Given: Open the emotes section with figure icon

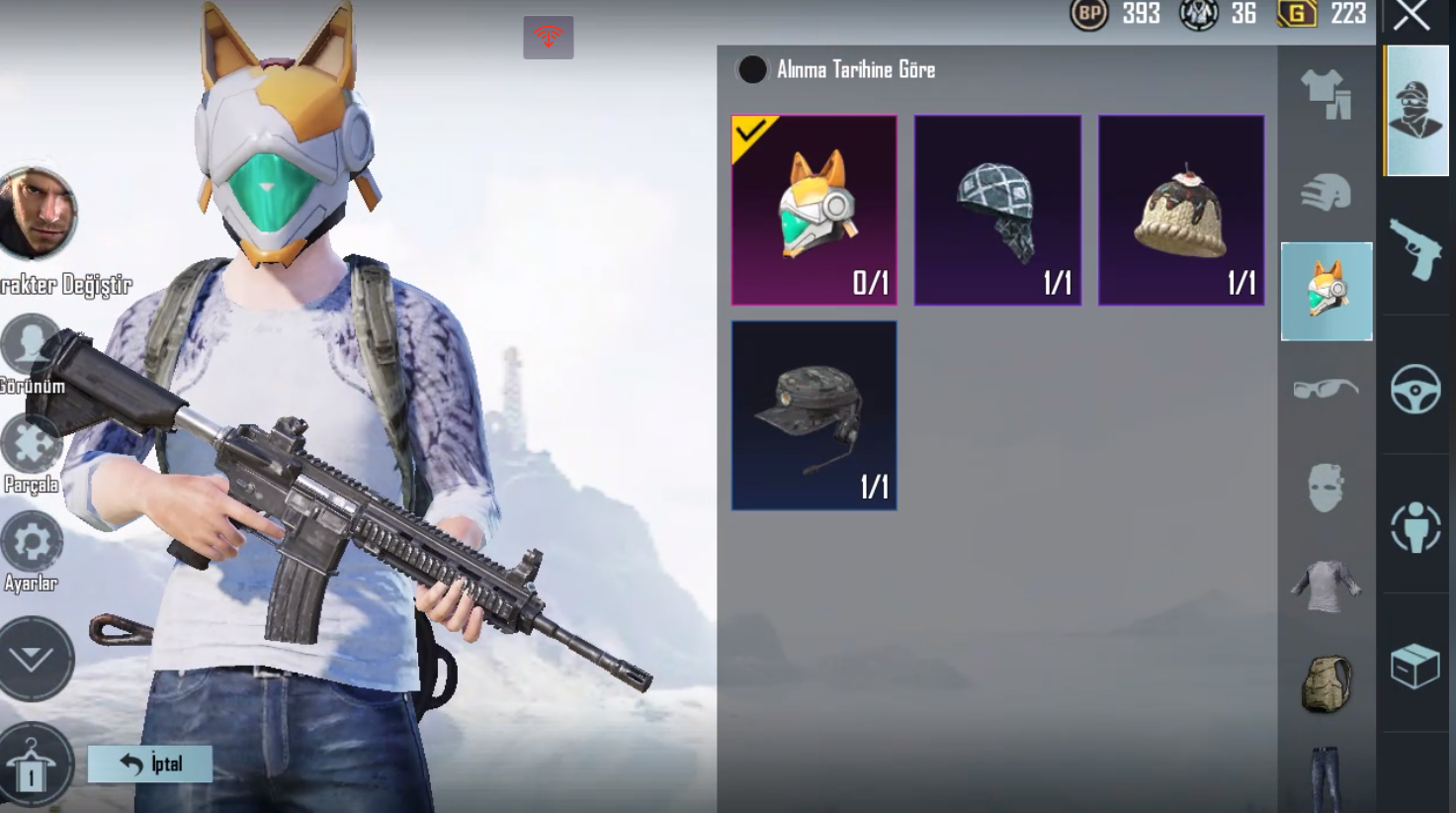Looking at the screenshot, I should coord(1415,526).
